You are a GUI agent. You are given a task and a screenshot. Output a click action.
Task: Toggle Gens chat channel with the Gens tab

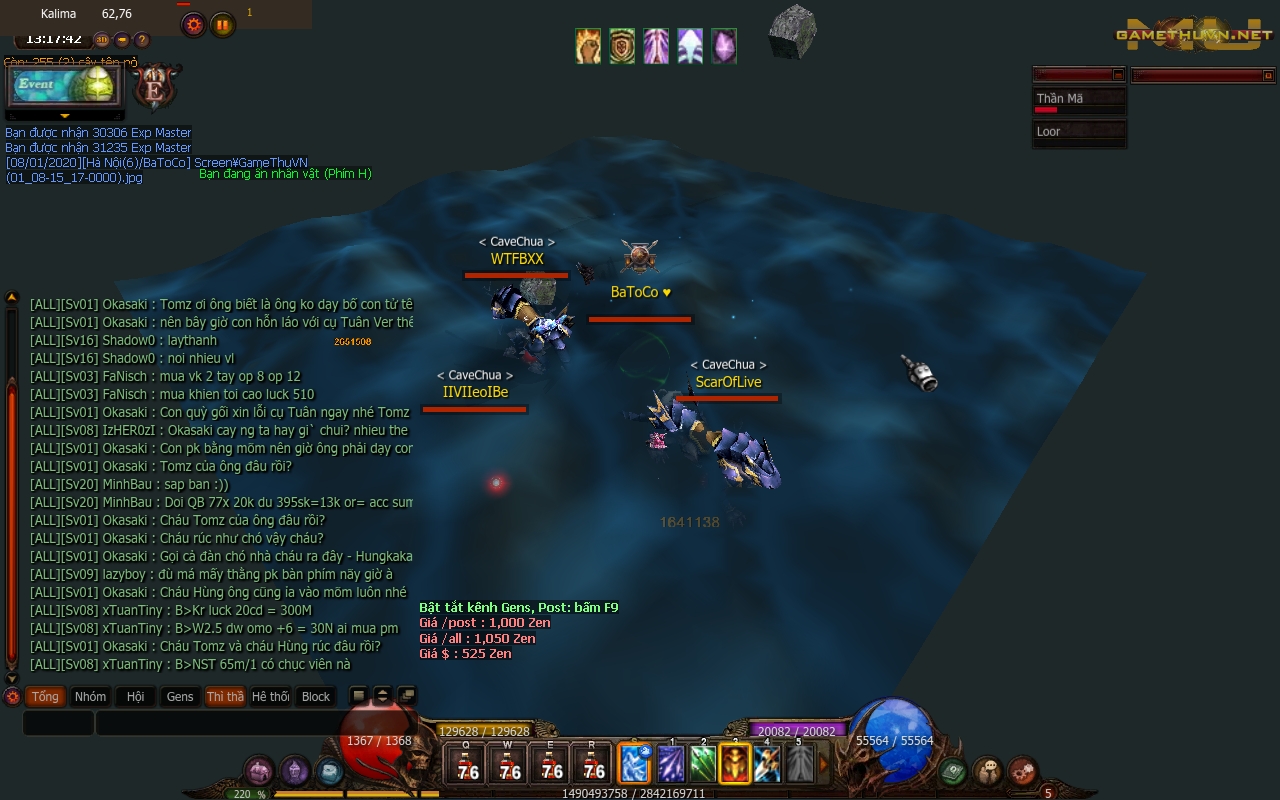pos(180,696)
